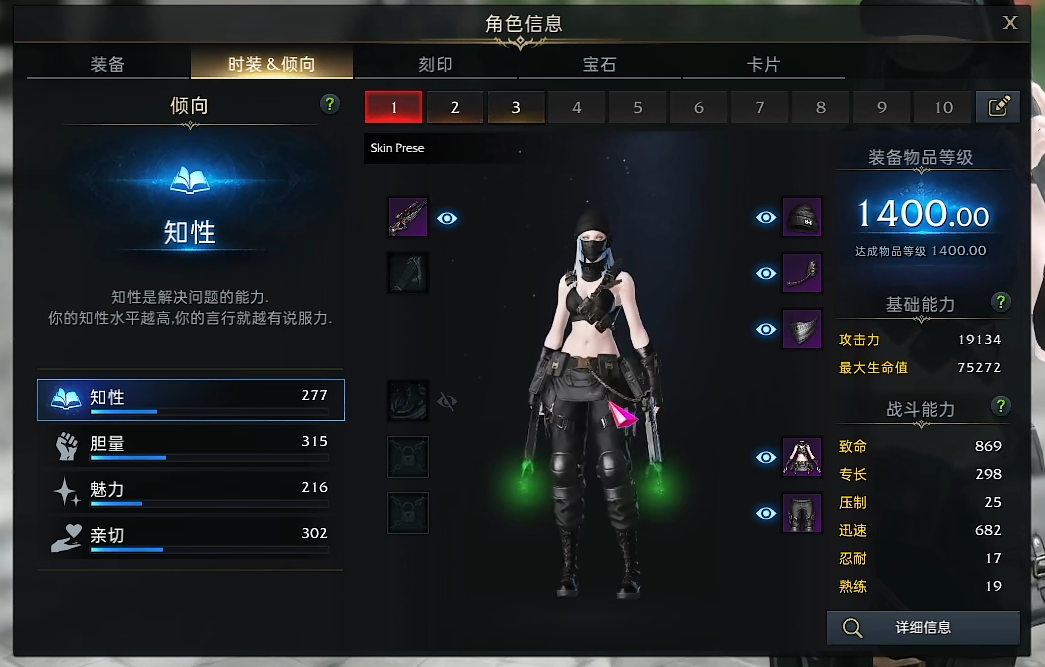Open the 刻印 tab

tap(435, 65)
